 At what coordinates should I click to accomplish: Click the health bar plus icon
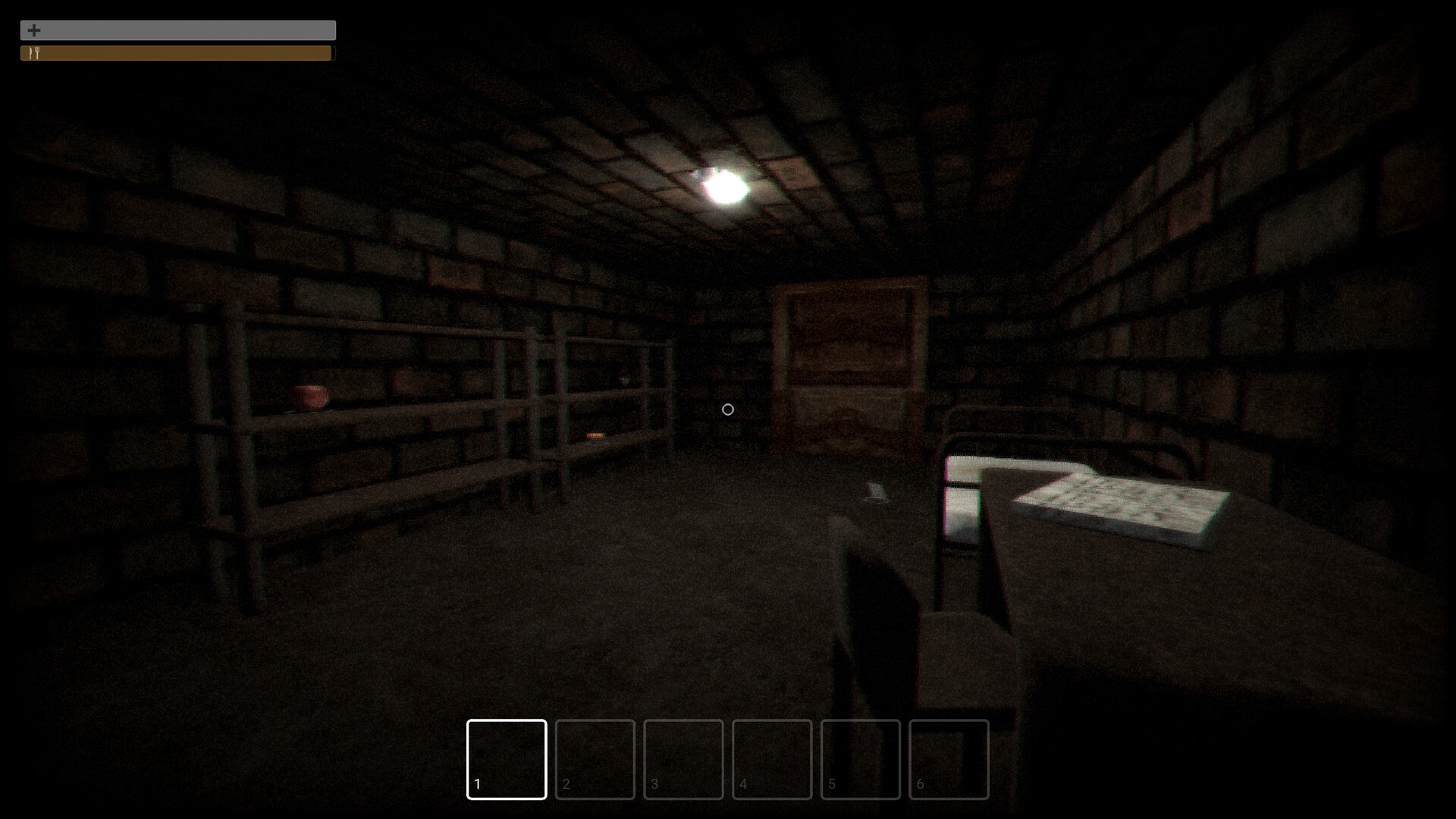tap(33, 30)
